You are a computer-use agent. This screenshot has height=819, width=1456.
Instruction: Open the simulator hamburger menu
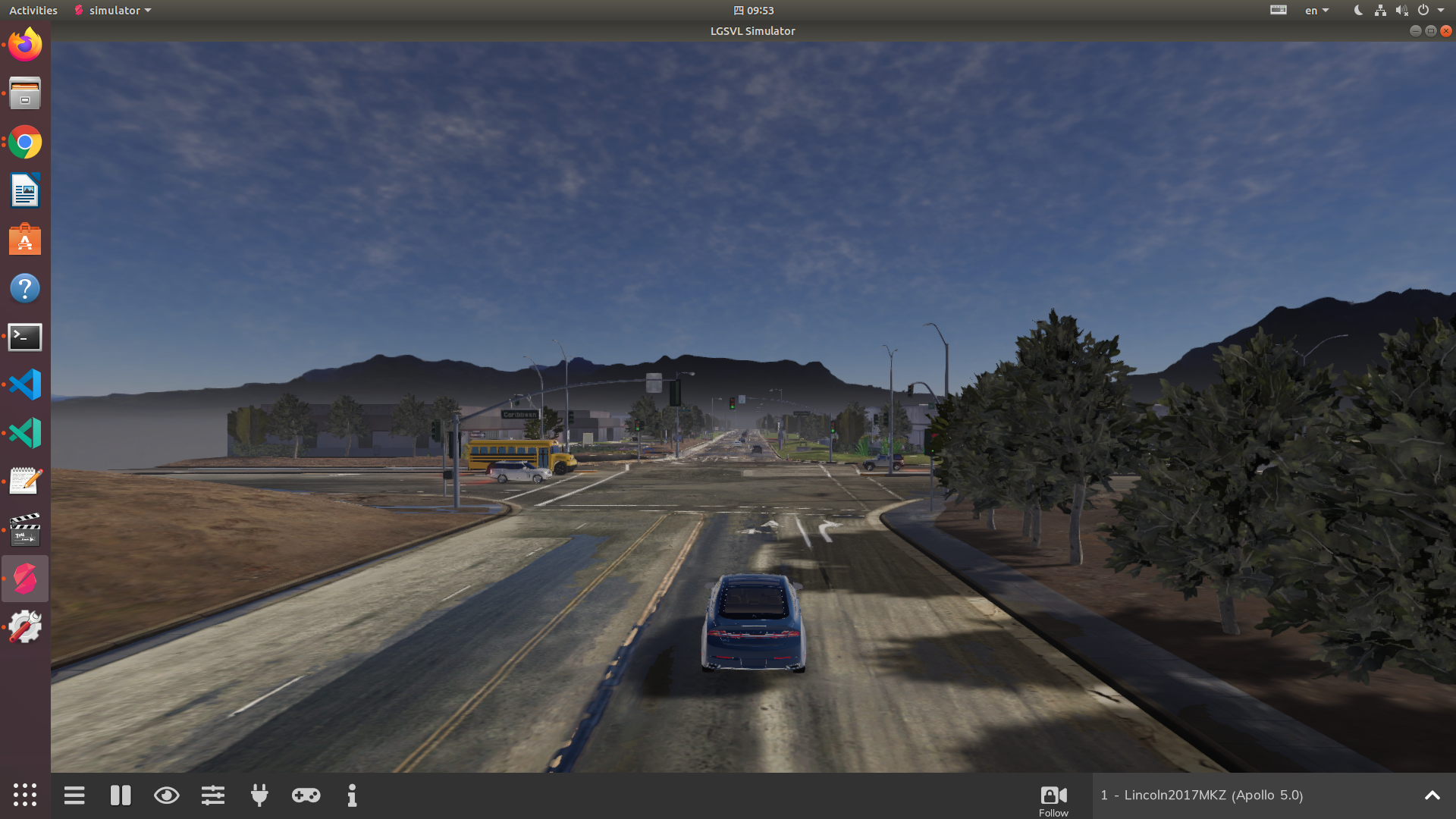coord(74,795)
